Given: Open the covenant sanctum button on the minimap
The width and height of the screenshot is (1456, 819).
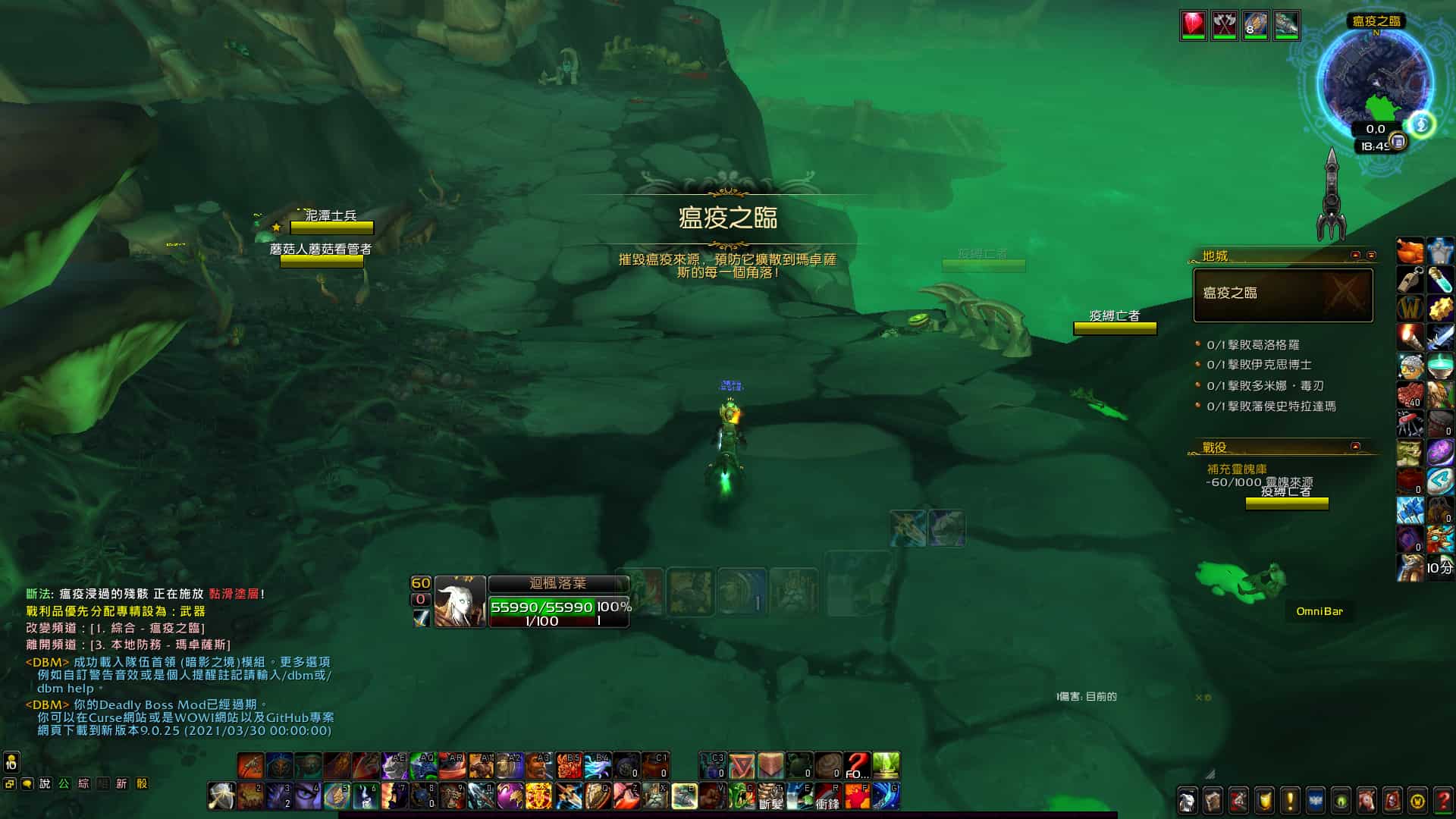Looking at the screenshot, I should pyautogui.click(x=1422, y=124).
